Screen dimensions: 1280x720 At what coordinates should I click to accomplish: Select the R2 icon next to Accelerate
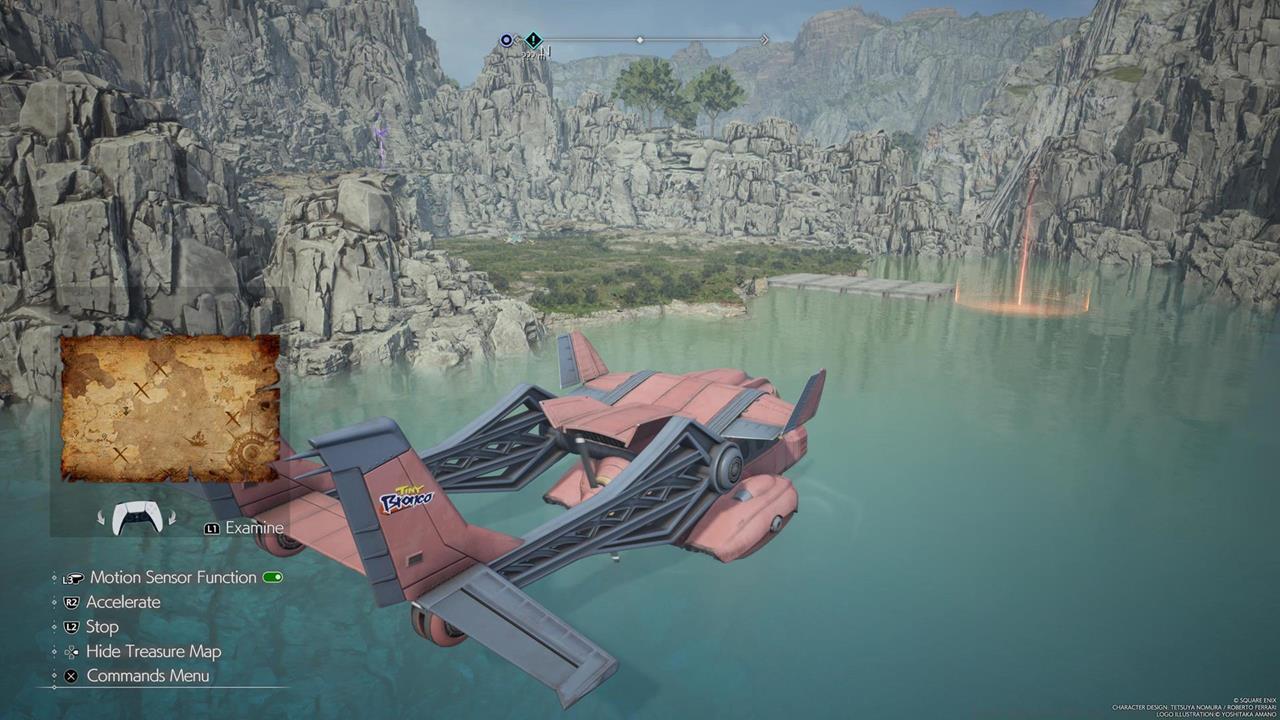tap(72, 602)
